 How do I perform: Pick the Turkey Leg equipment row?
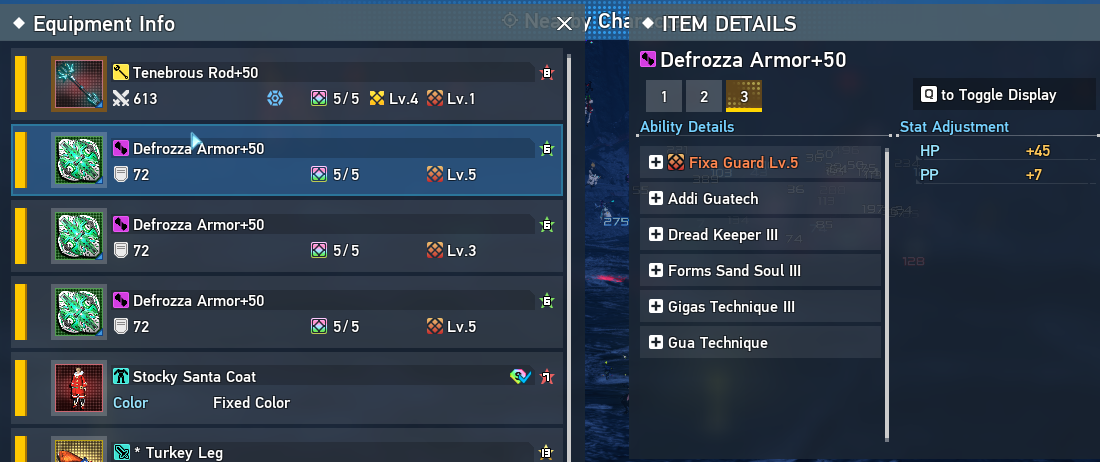pyautogui.click(x=300, y=450)
